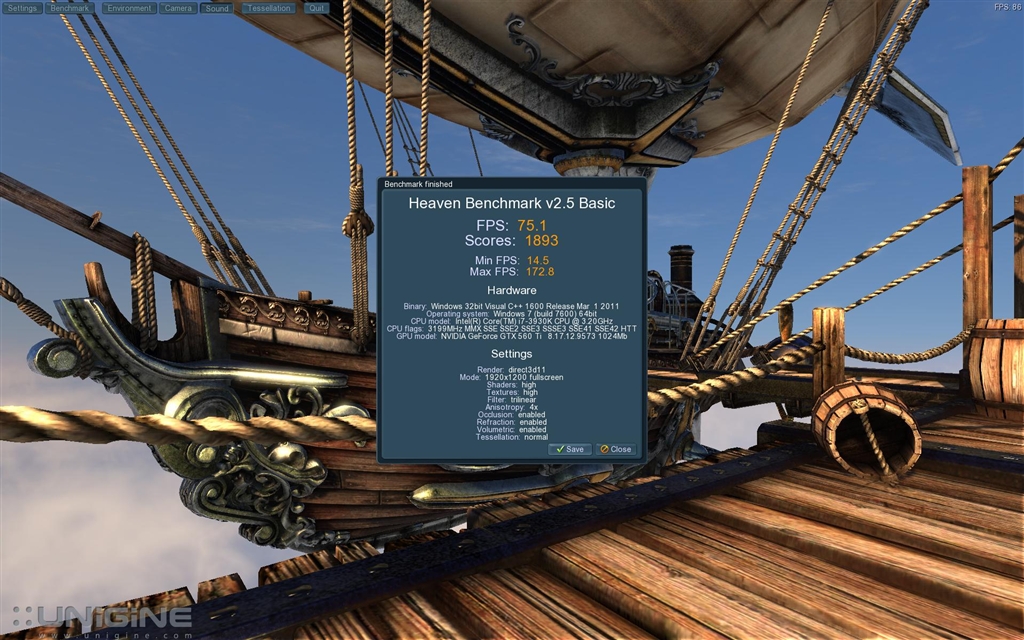
Task: Quit the Heaven Benchmark
Action: pos(316,8)
